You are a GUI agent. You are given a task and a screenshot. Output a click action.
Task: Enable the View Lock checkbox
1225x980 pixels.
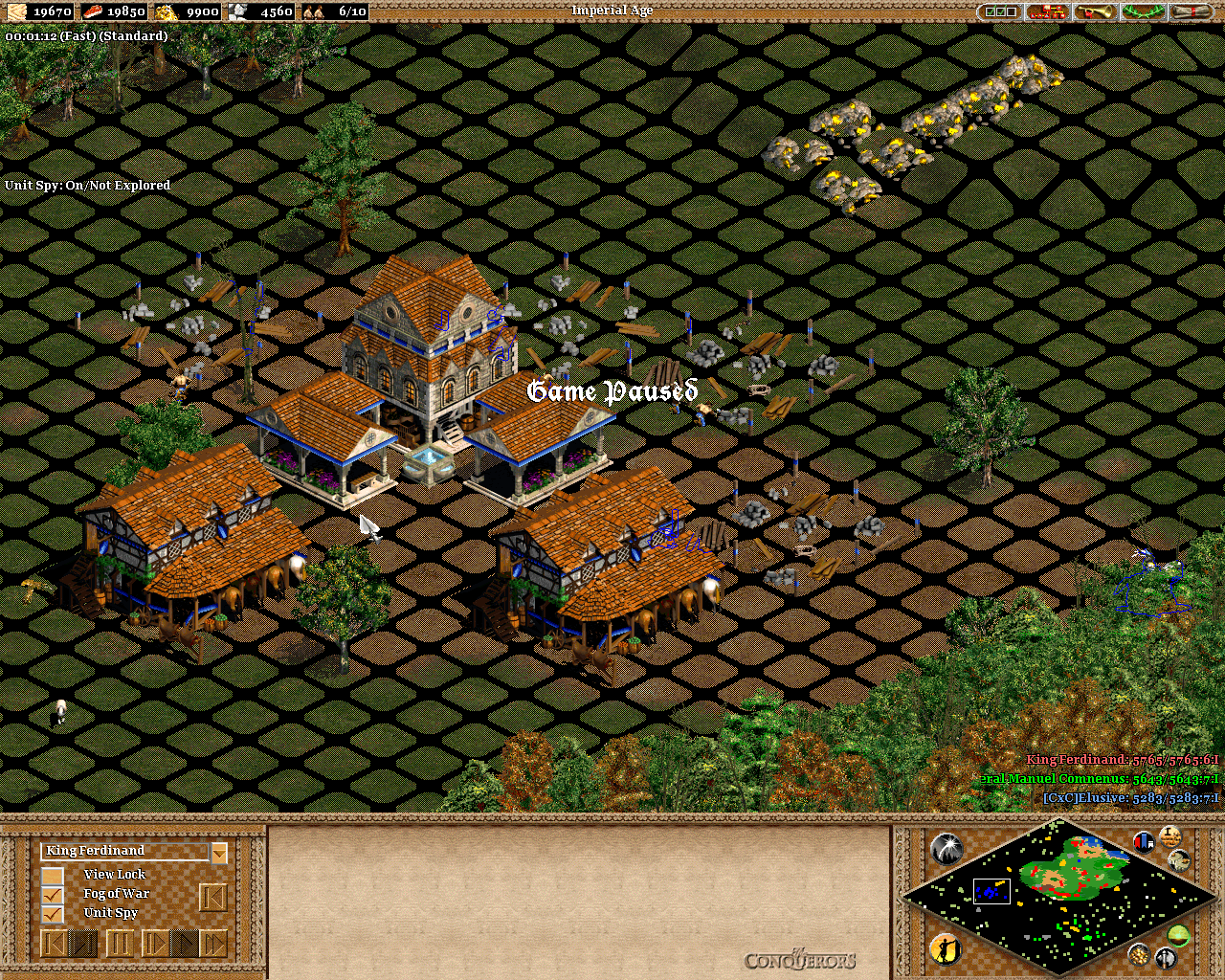pos(52,874)
